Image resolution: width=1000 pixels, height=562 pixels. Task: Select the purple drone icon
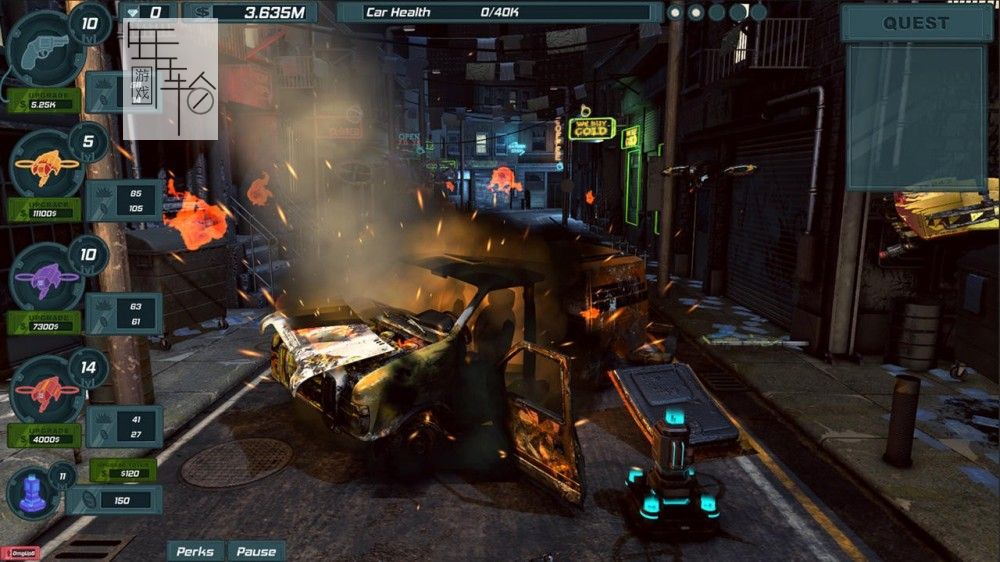pos(45,276)
